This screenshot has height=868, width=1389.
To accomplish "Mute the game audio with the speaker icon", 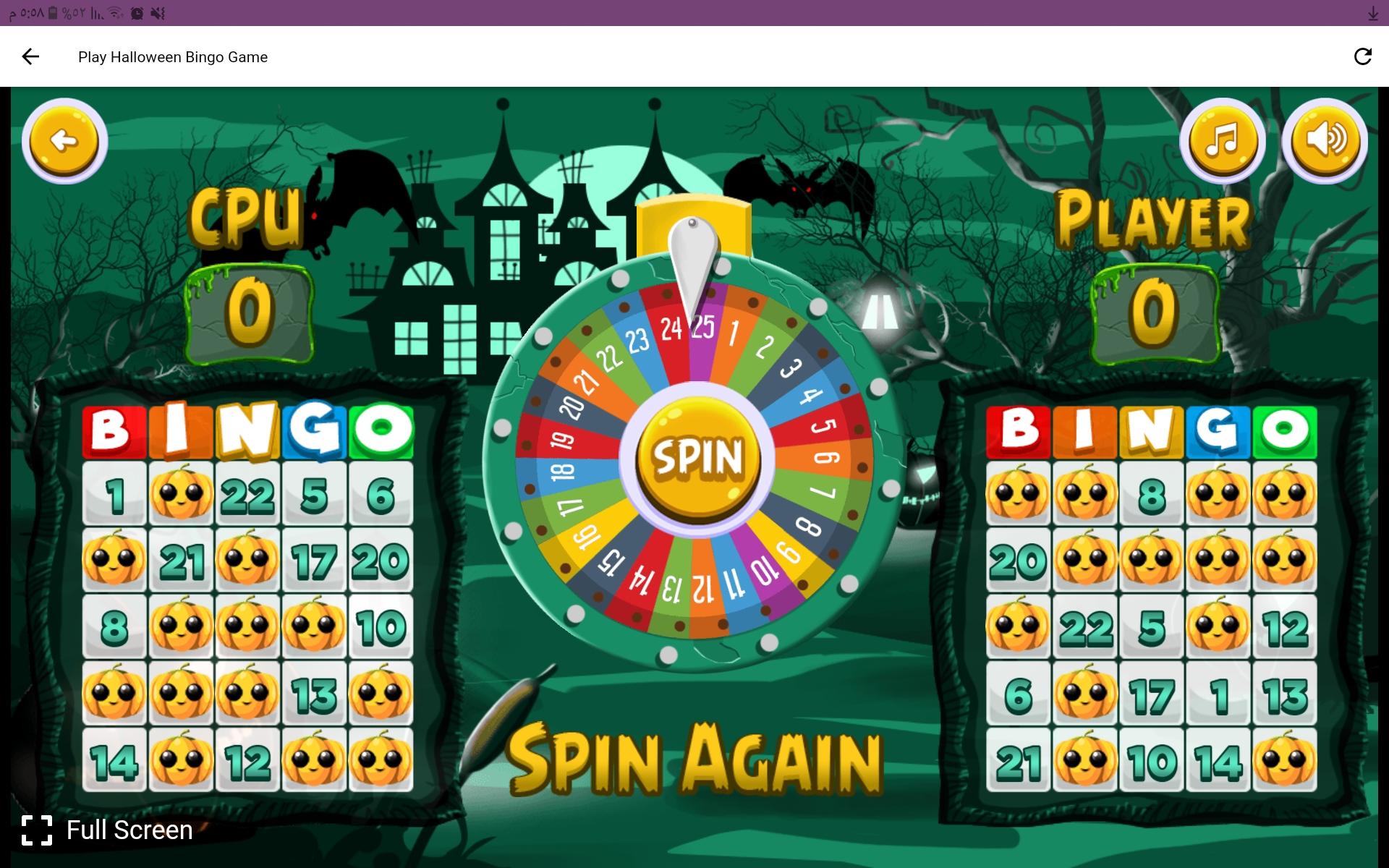I will (x=1324, y=140).
